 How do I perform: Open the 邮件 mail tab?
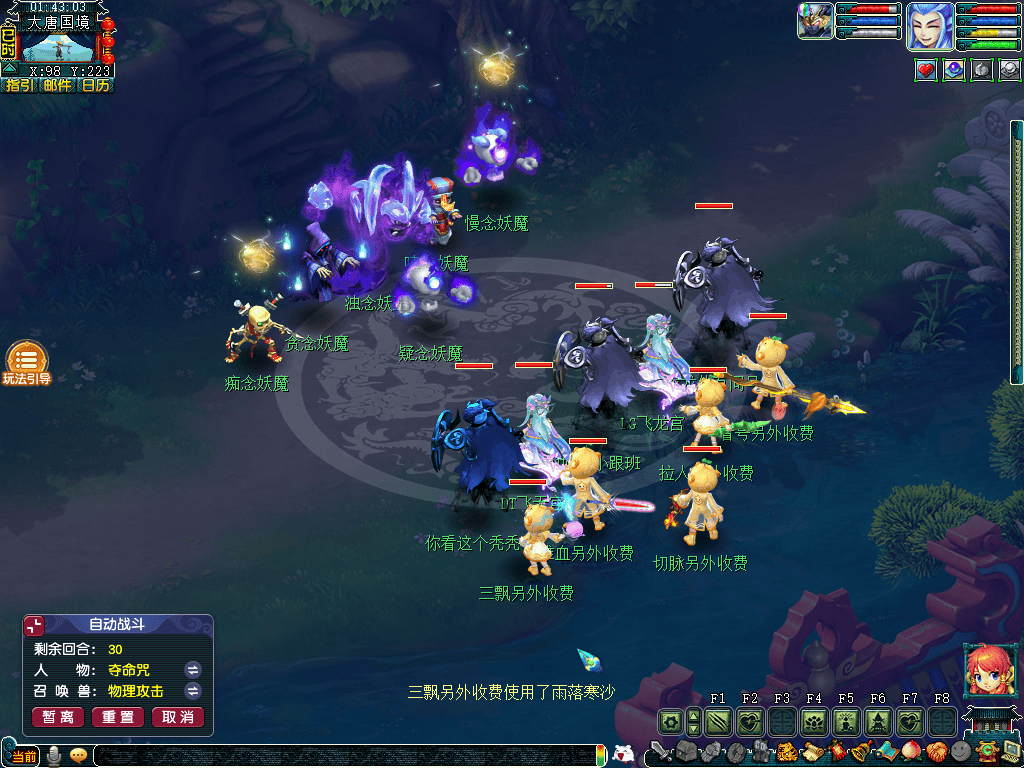(57, 86)
